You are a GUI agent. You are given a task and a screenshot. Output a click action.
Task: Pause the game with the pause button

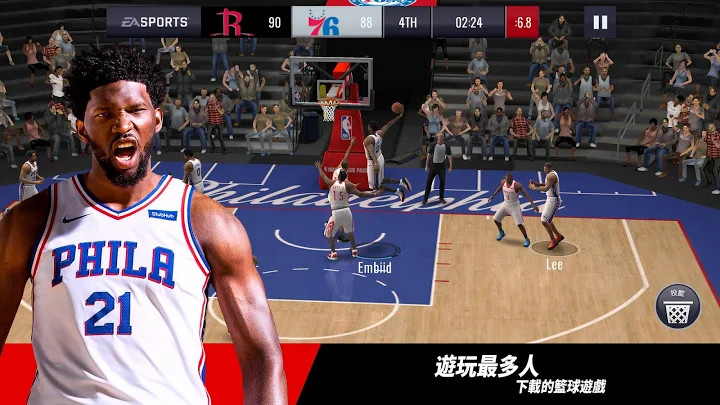point(599,22)
